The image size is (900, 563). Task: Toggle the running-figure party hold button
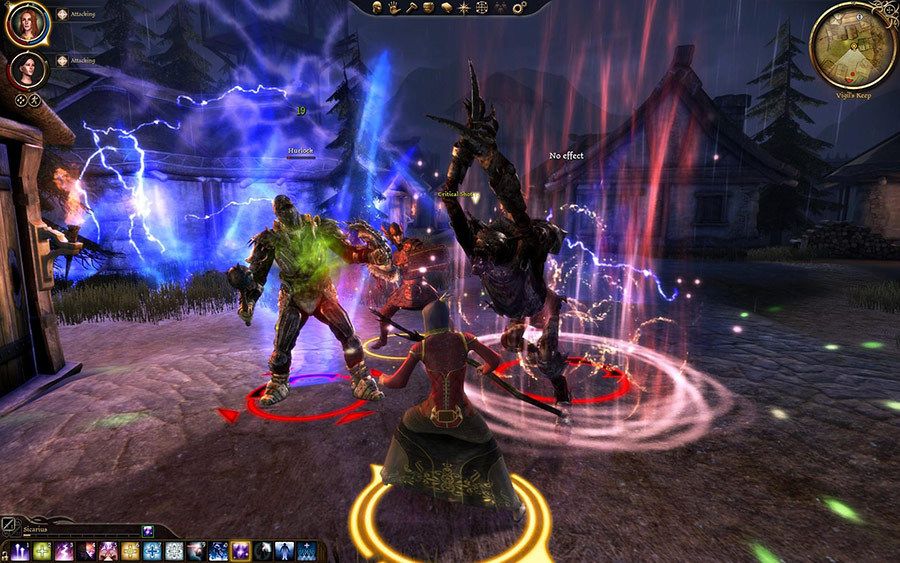pyautogui.click(x=34, y=100)
